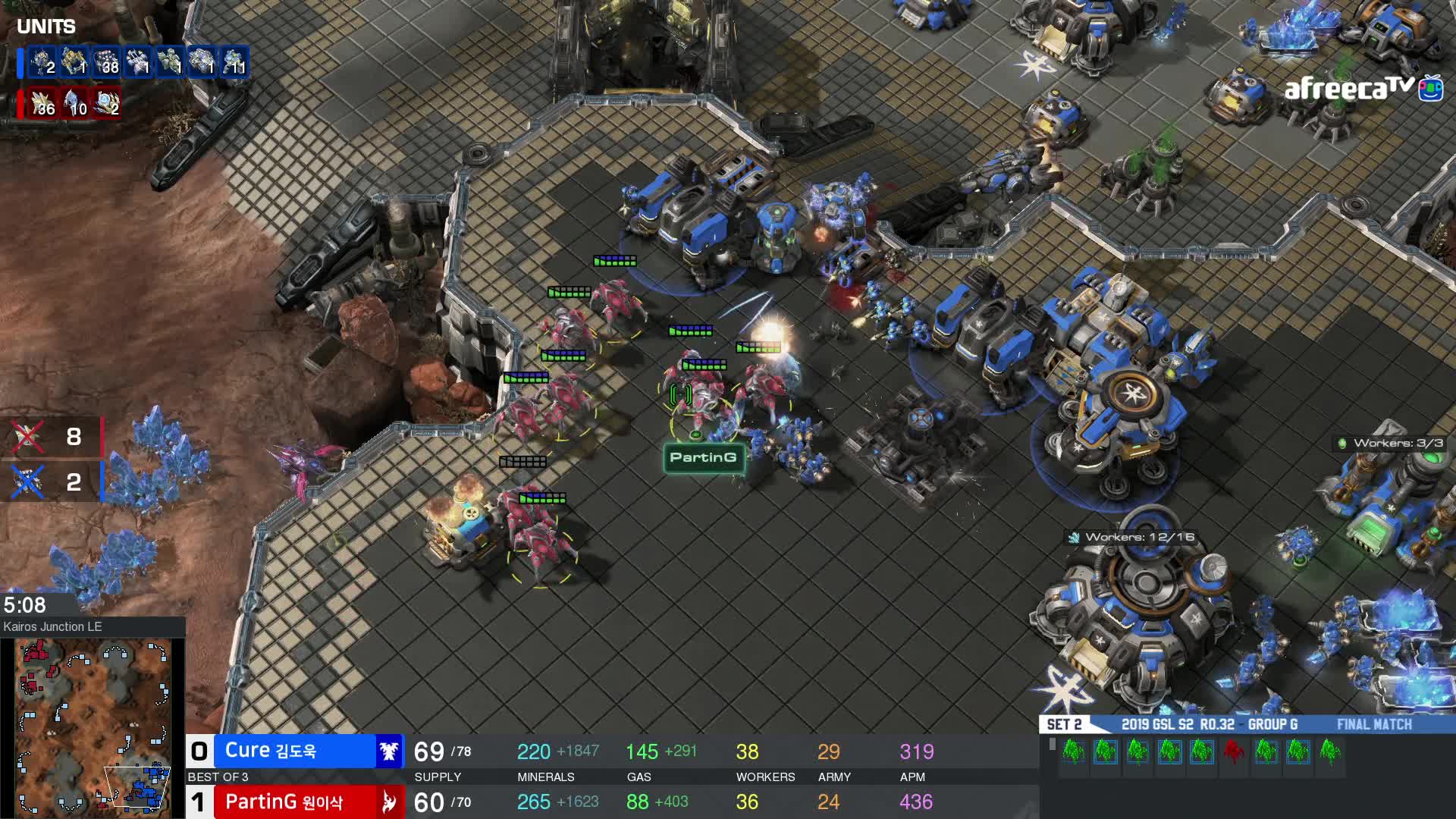Pick the Stalker icon showing 10
This screenshot has height=819, width=1456.
tap(75, 104)
